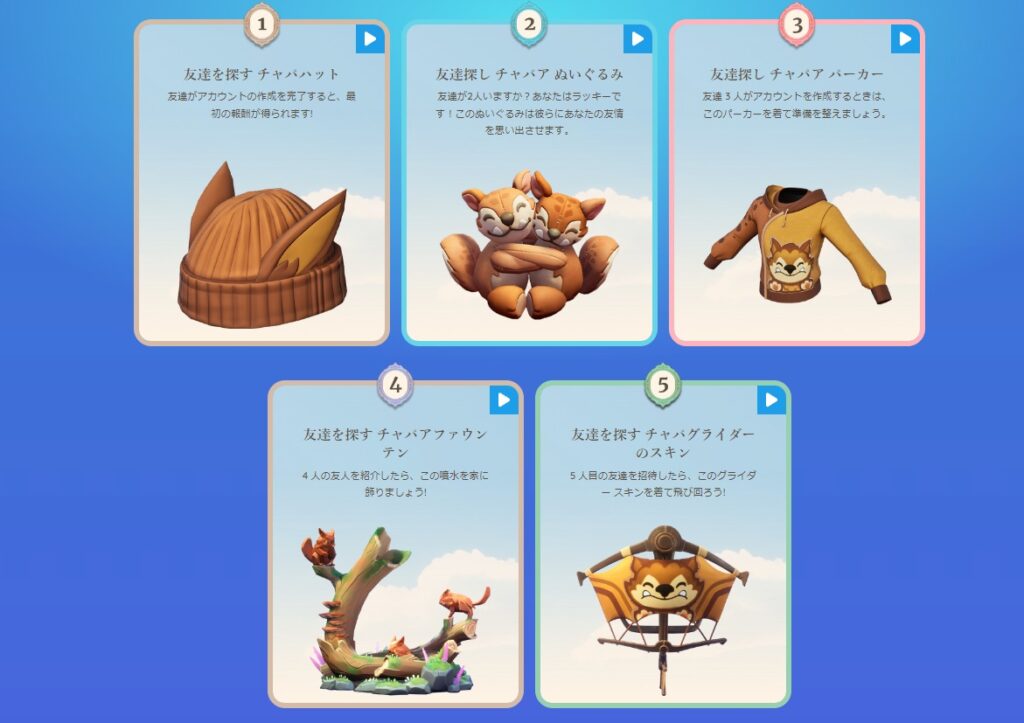Image resolution: width=1024 pixels, height=723 pixels.
Task: Play the preview video on reward card 3
Action: (x=905, y=39)
